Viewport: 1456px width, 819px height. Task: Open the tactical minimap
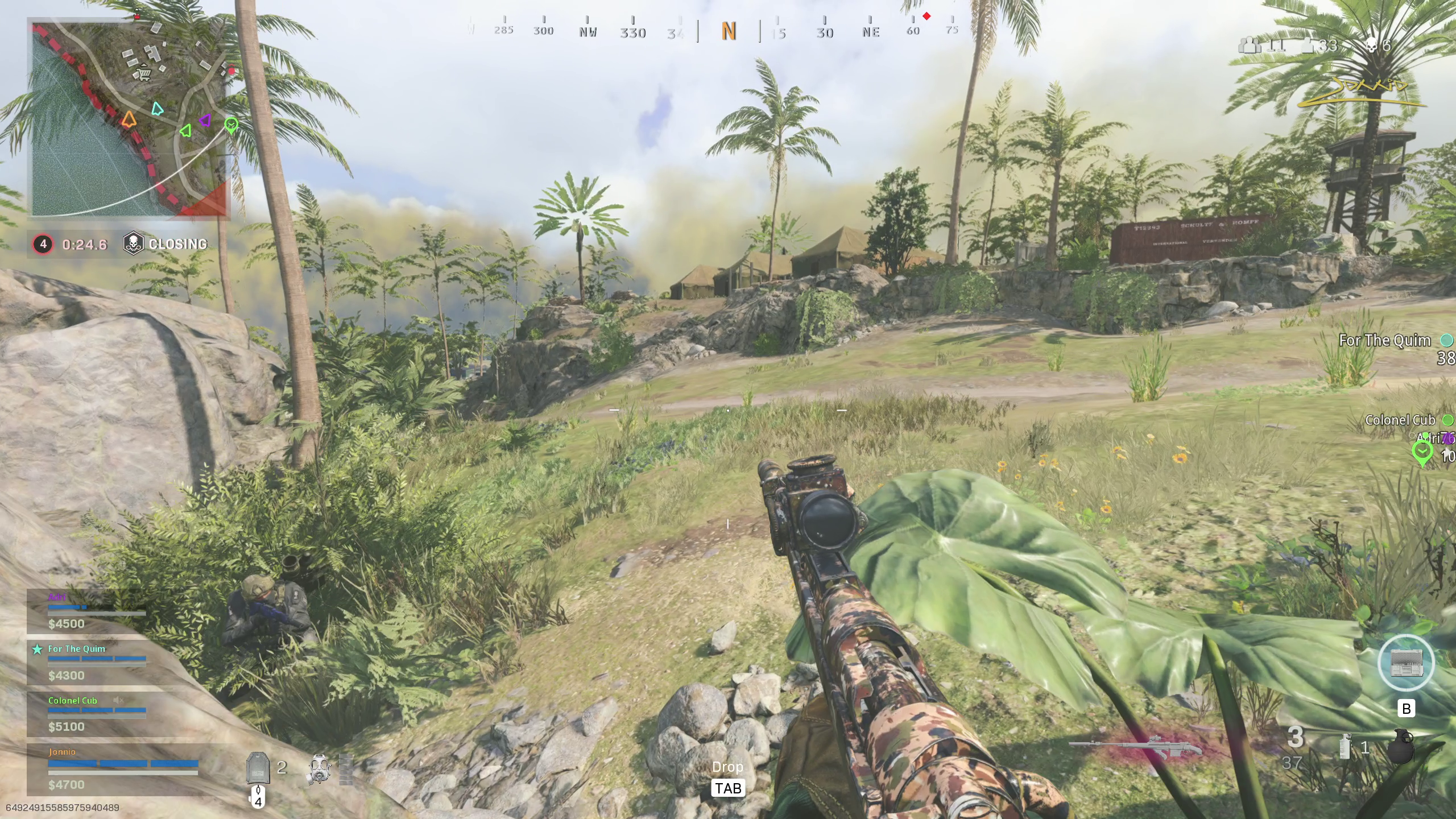(130, 119)
